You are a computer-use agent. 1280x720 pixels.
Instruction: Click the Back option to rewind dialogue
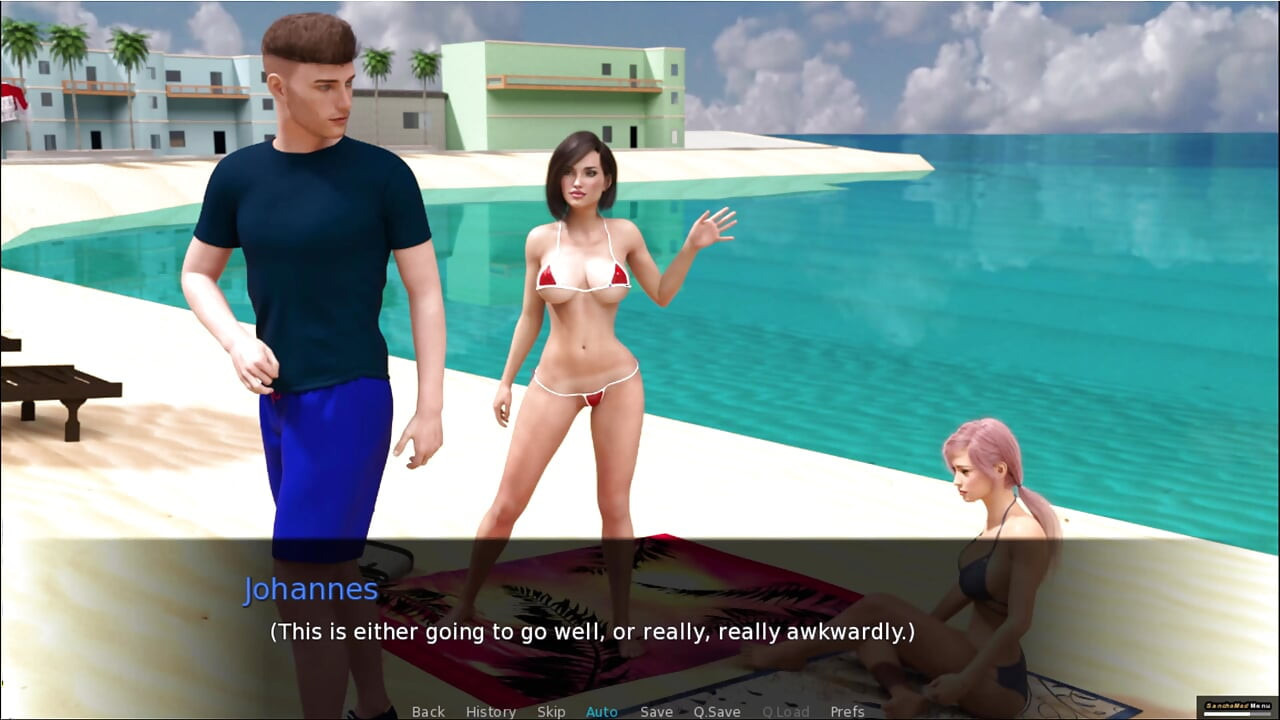(x=428, y=711)
